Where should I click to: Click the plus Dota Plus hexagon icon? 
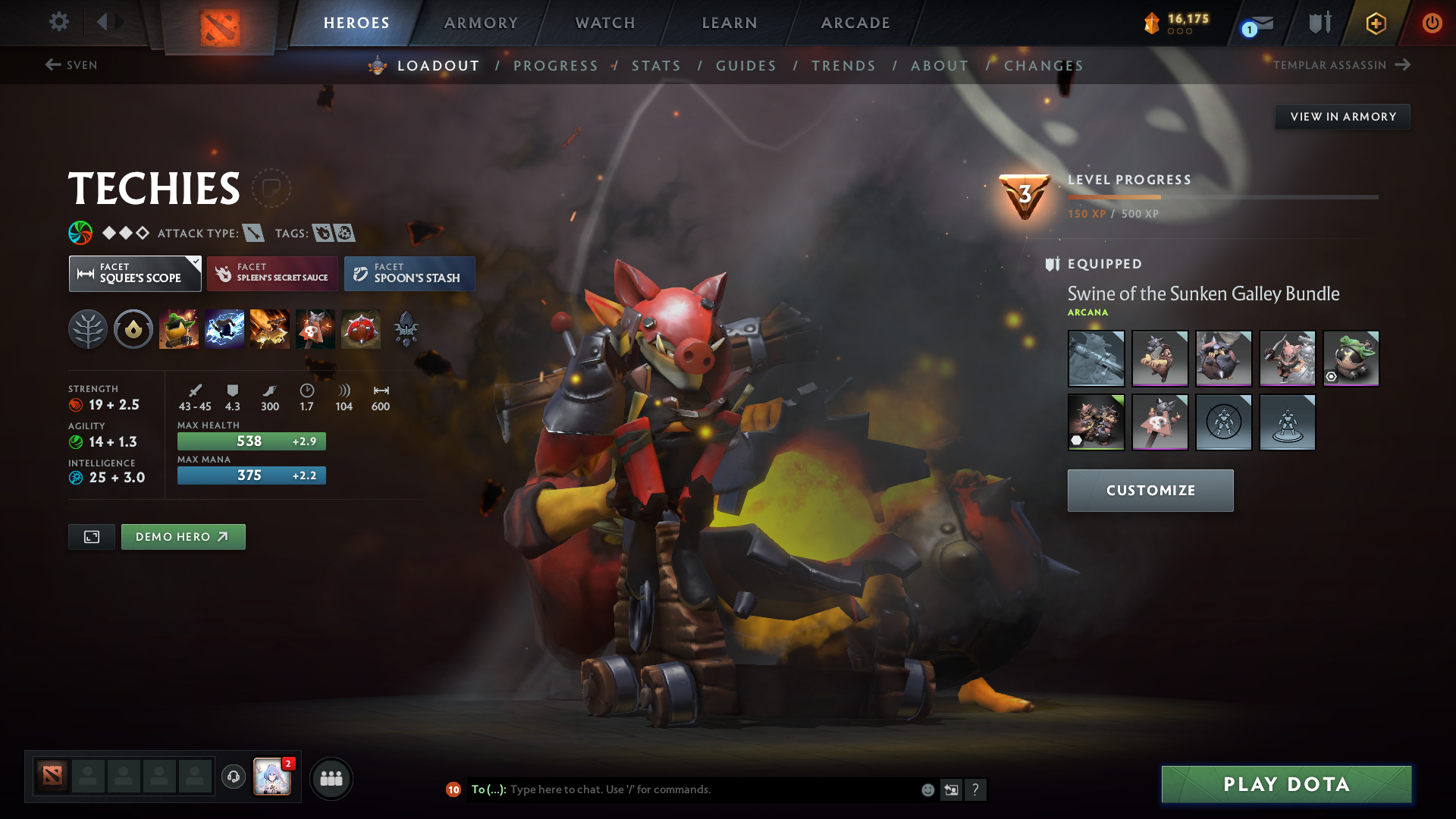coord(1375,23)
